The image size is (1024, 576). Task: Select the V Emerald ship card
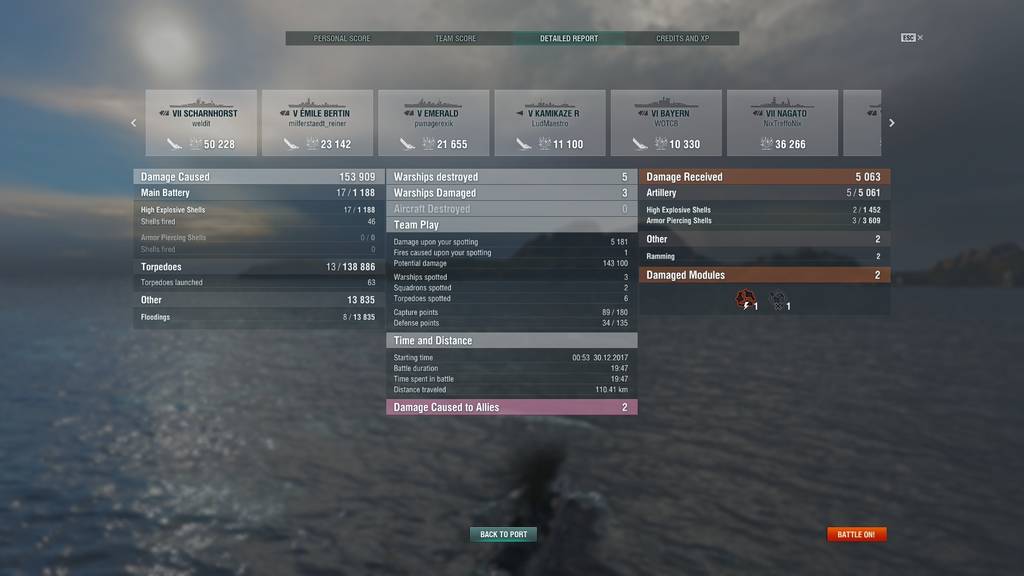[433, 123]
